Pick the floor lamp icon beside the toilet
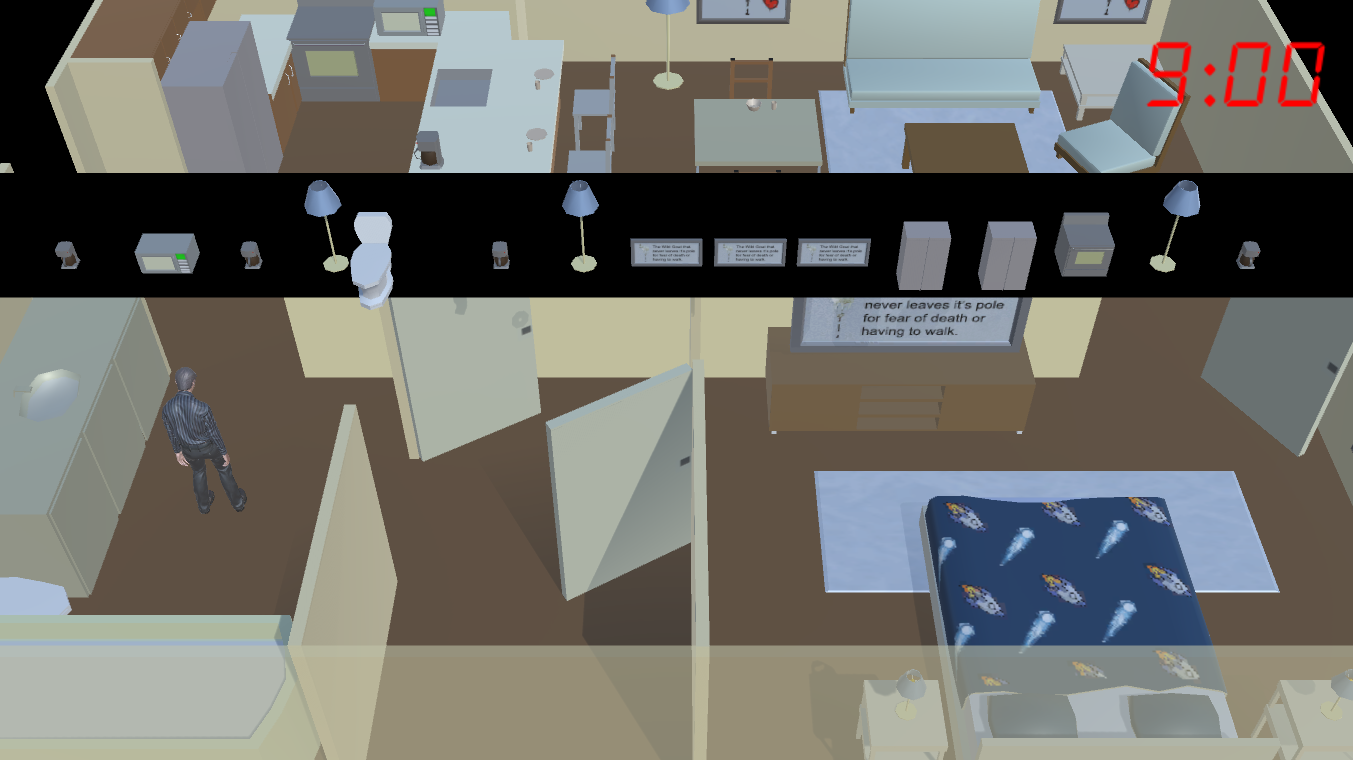The image size is (1353, 760). pyautogui.click(x=323, y=220)
